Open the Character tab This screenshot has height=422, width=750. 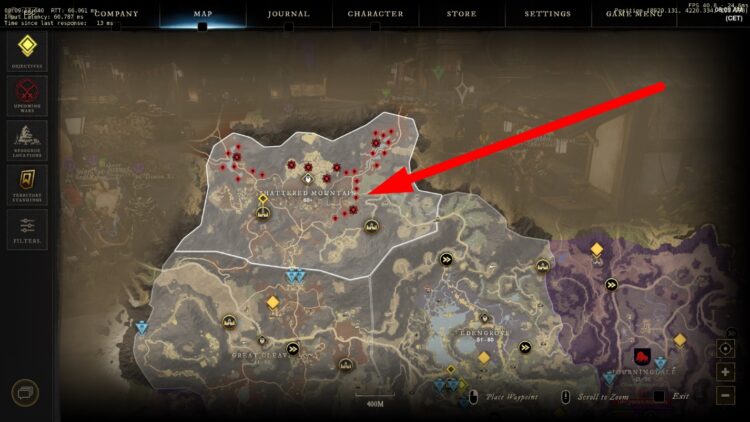pos(375,14)
